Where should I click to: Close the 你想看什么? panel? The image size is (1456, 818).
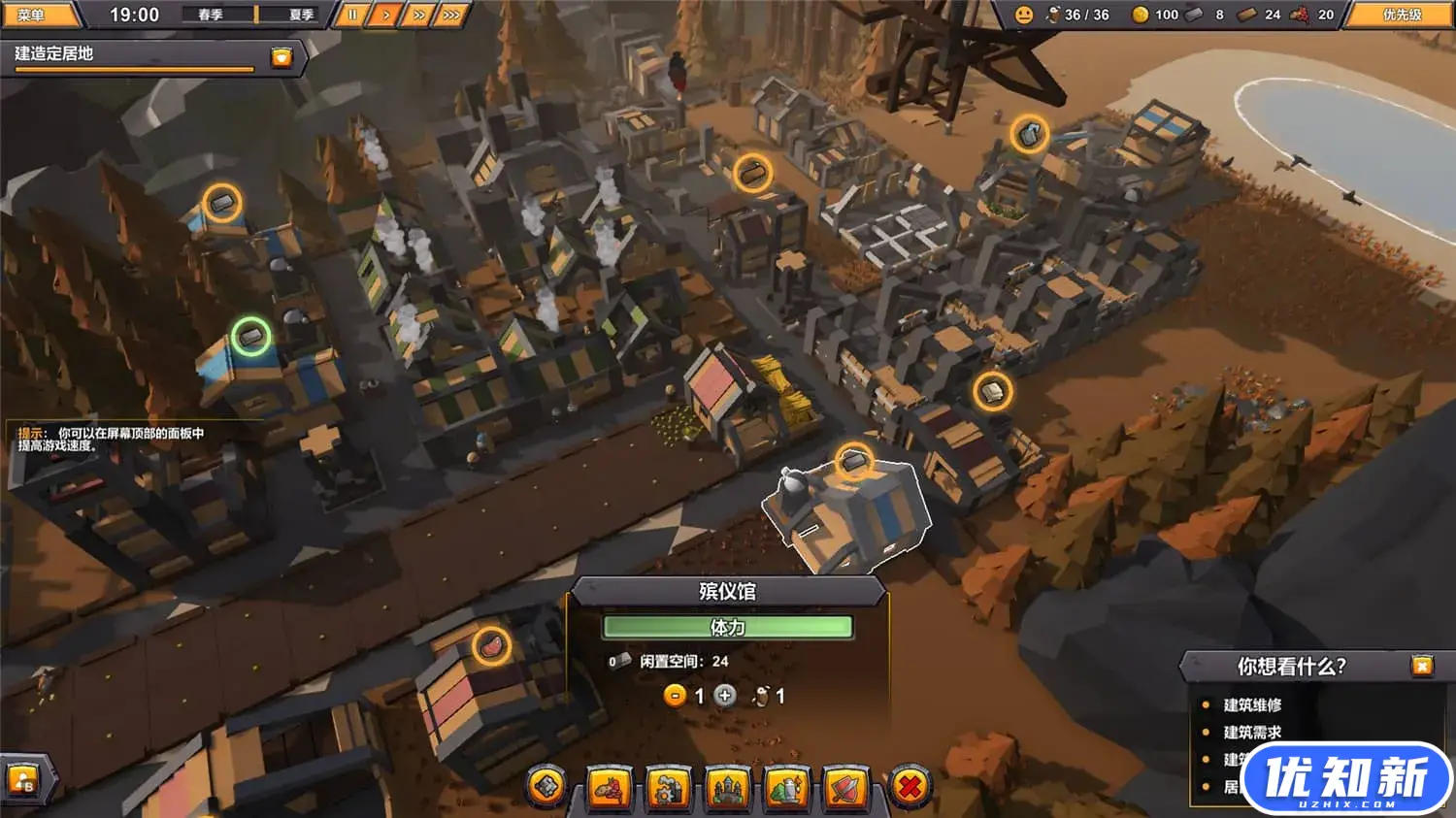pyautogui.click(x=1422, y=666)
